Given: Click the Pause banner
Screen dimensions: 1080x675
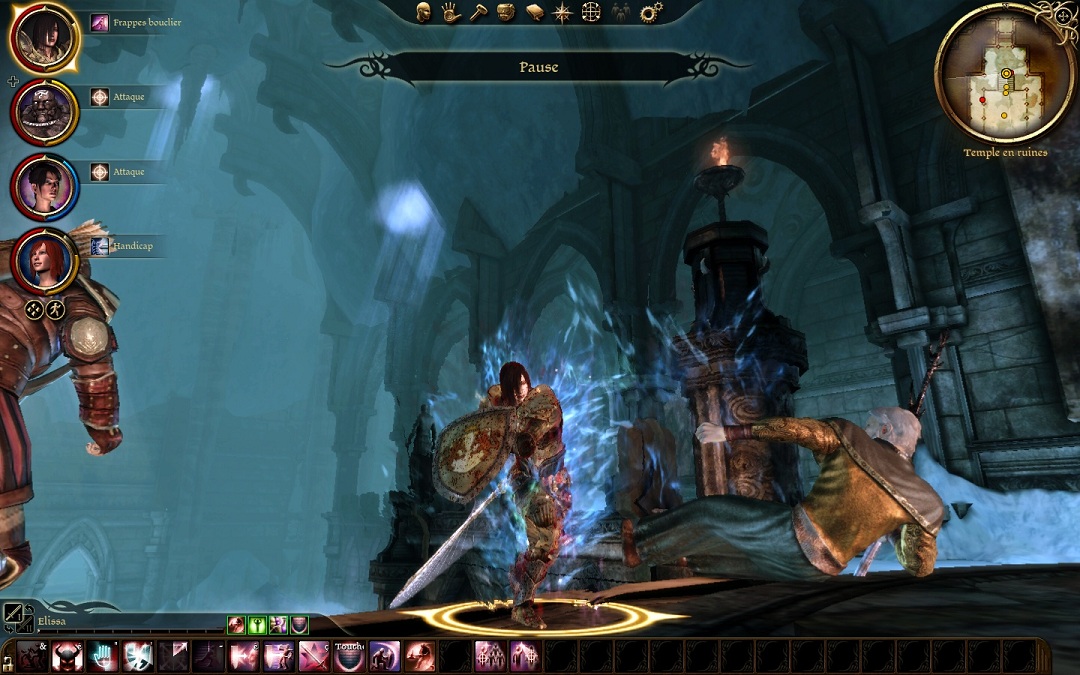Looking at the screenshot, I should [x=538, y=68].
